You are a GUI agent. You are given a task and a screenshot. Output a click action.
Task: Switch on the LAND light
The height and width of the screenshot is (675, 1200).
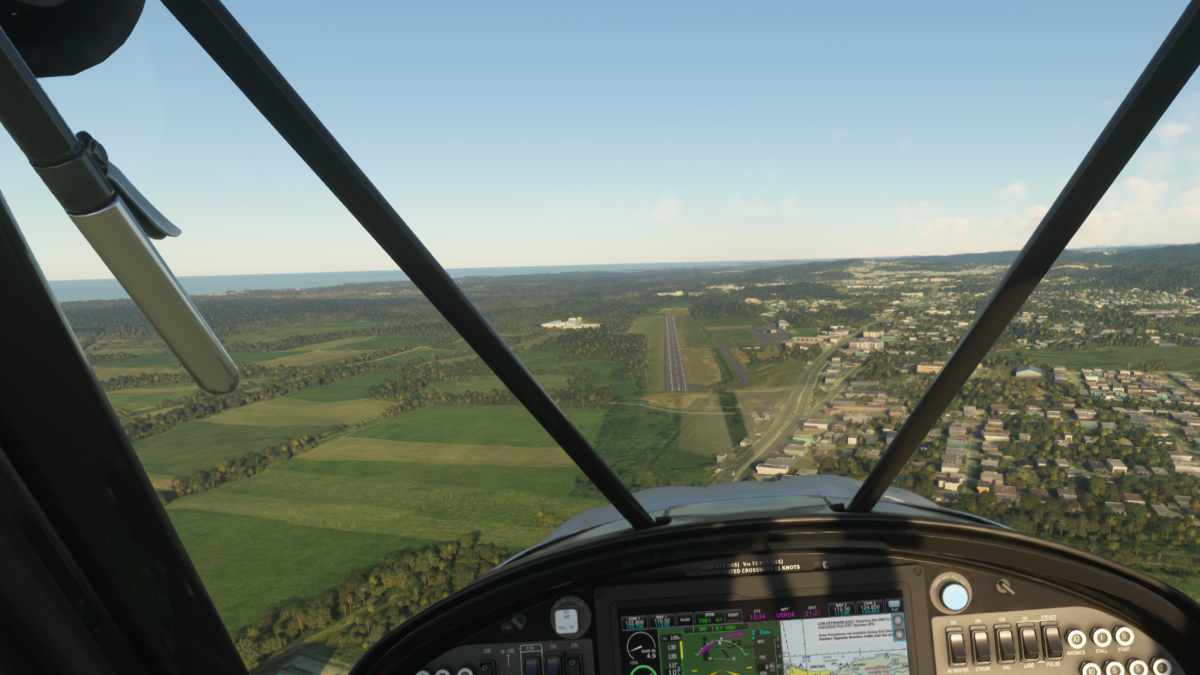1028,643
